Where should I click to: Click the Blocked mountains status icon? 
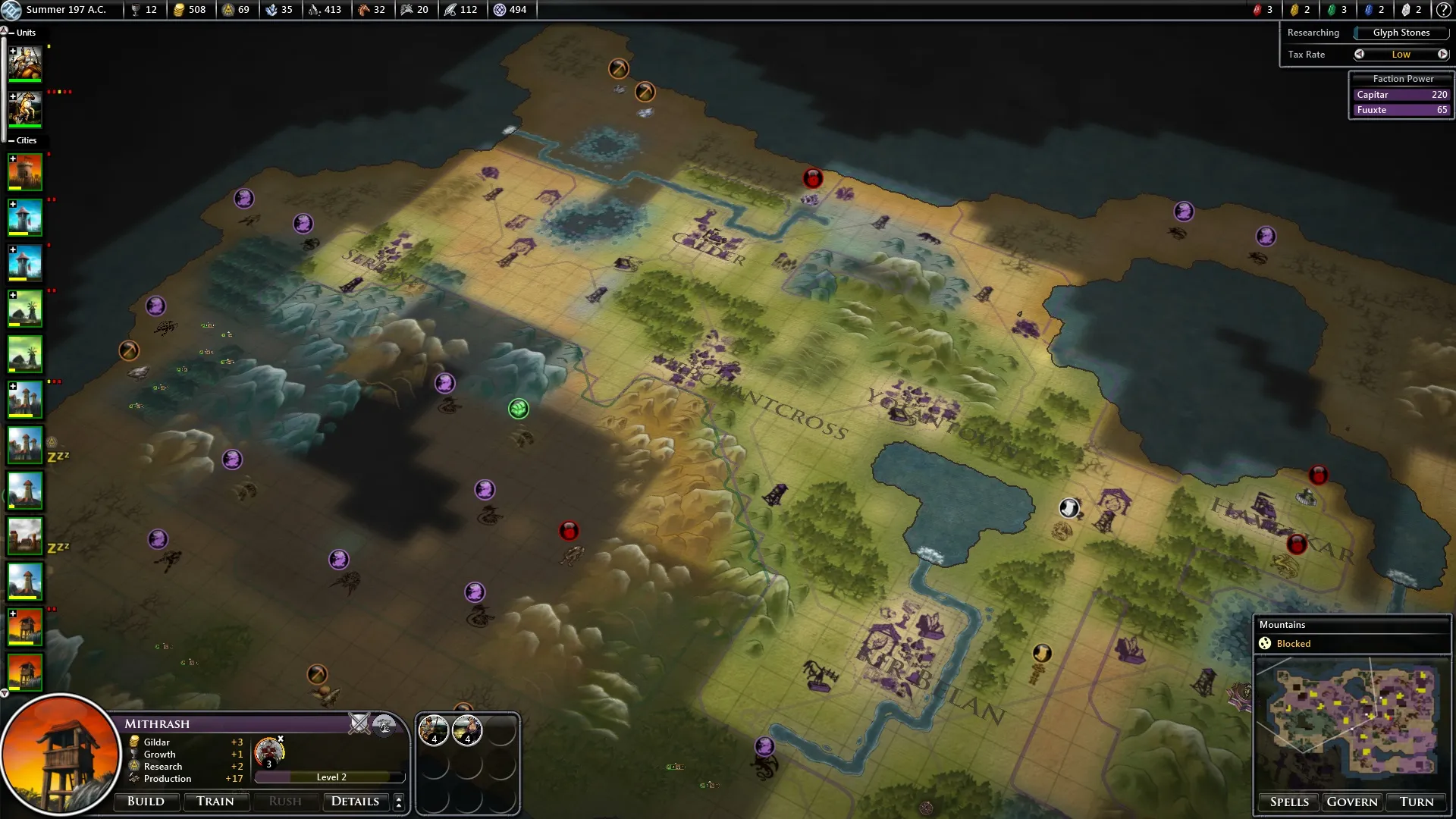[1263, 643]
